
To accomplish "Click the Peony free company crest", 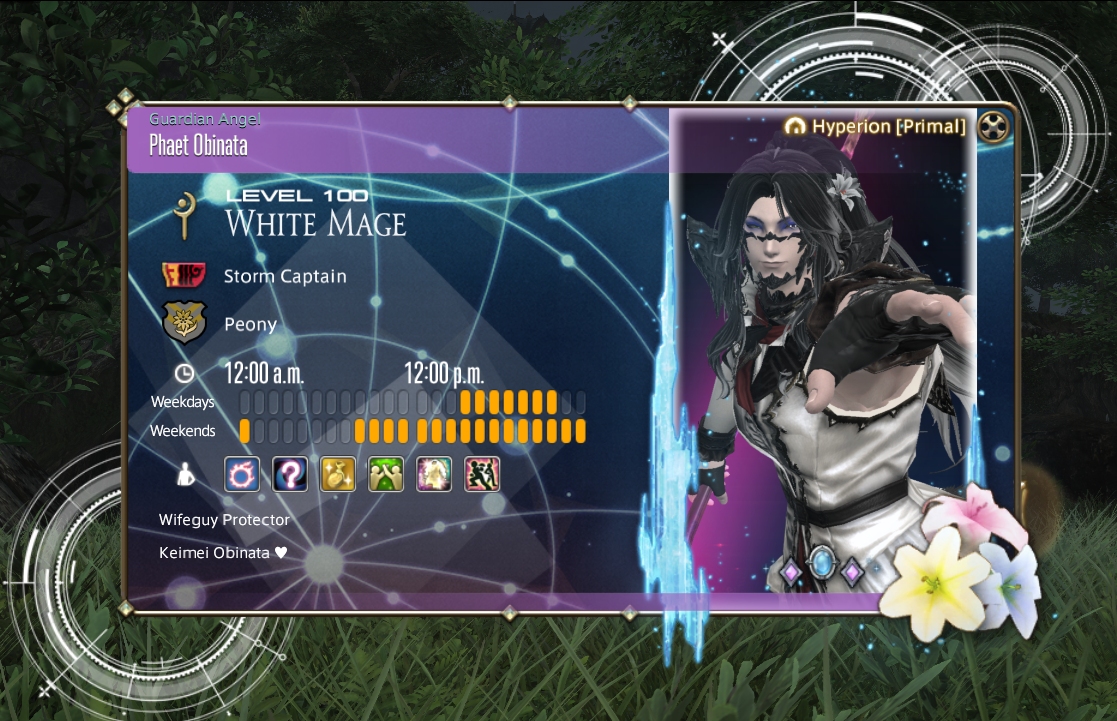I will click(x=183, y=324).
